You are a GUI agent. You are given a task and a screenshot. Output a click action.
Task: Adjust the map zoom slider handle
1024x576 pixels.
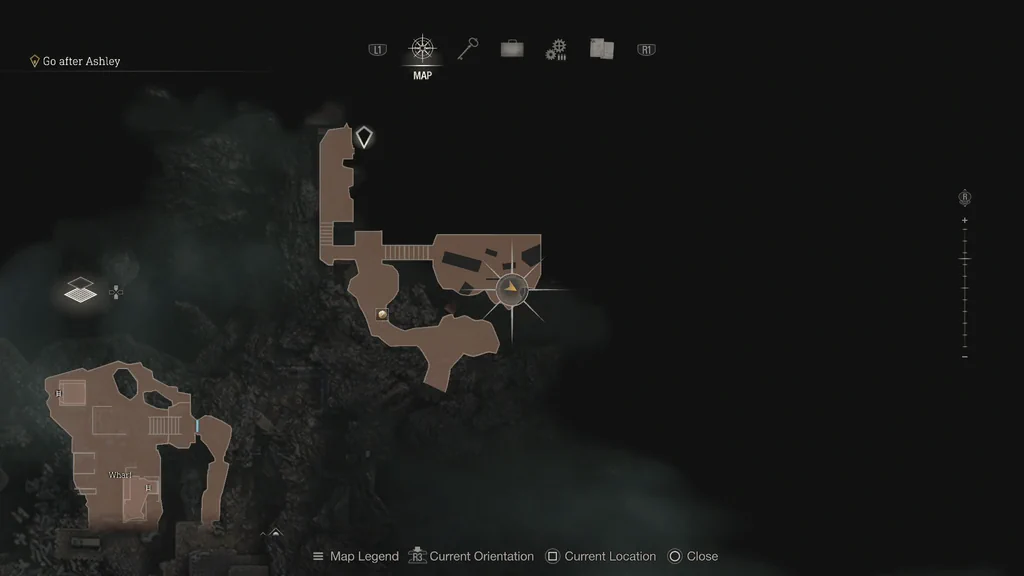pyautogui.click(x=965, y=259)
